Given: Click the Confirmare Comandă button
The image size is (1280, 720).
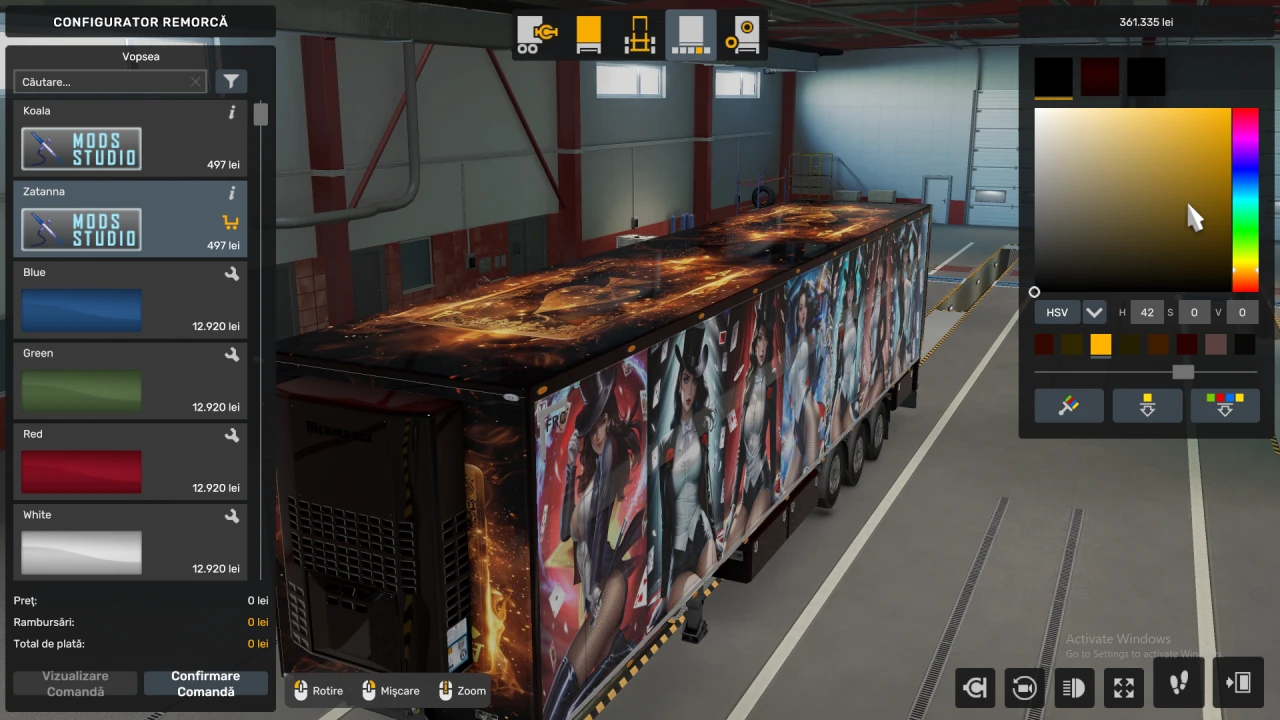Looking at the screenshot, I should point(206,683).
